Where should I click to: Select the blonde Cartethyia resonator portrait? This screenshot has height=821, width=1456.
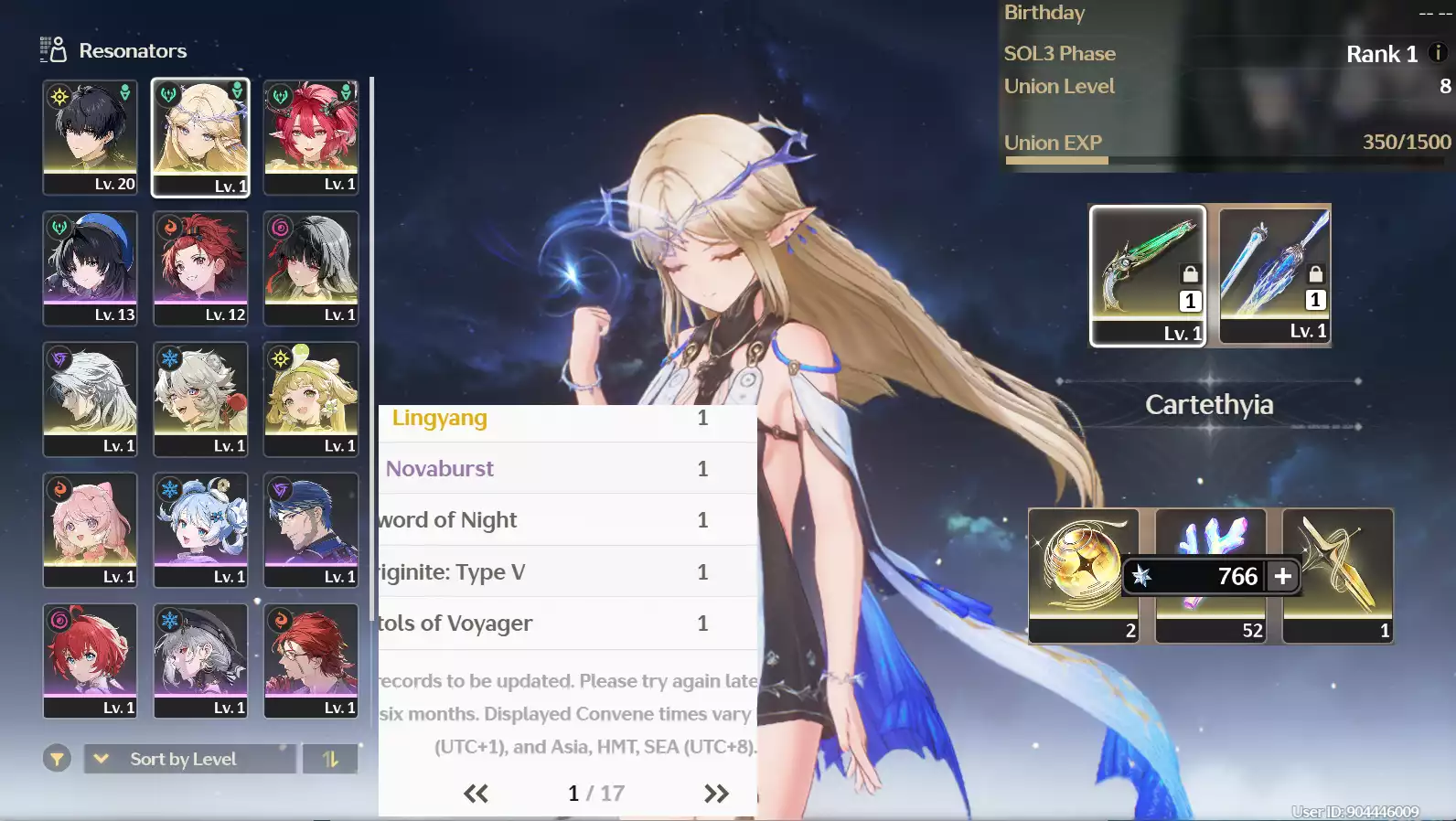point(200,136)
